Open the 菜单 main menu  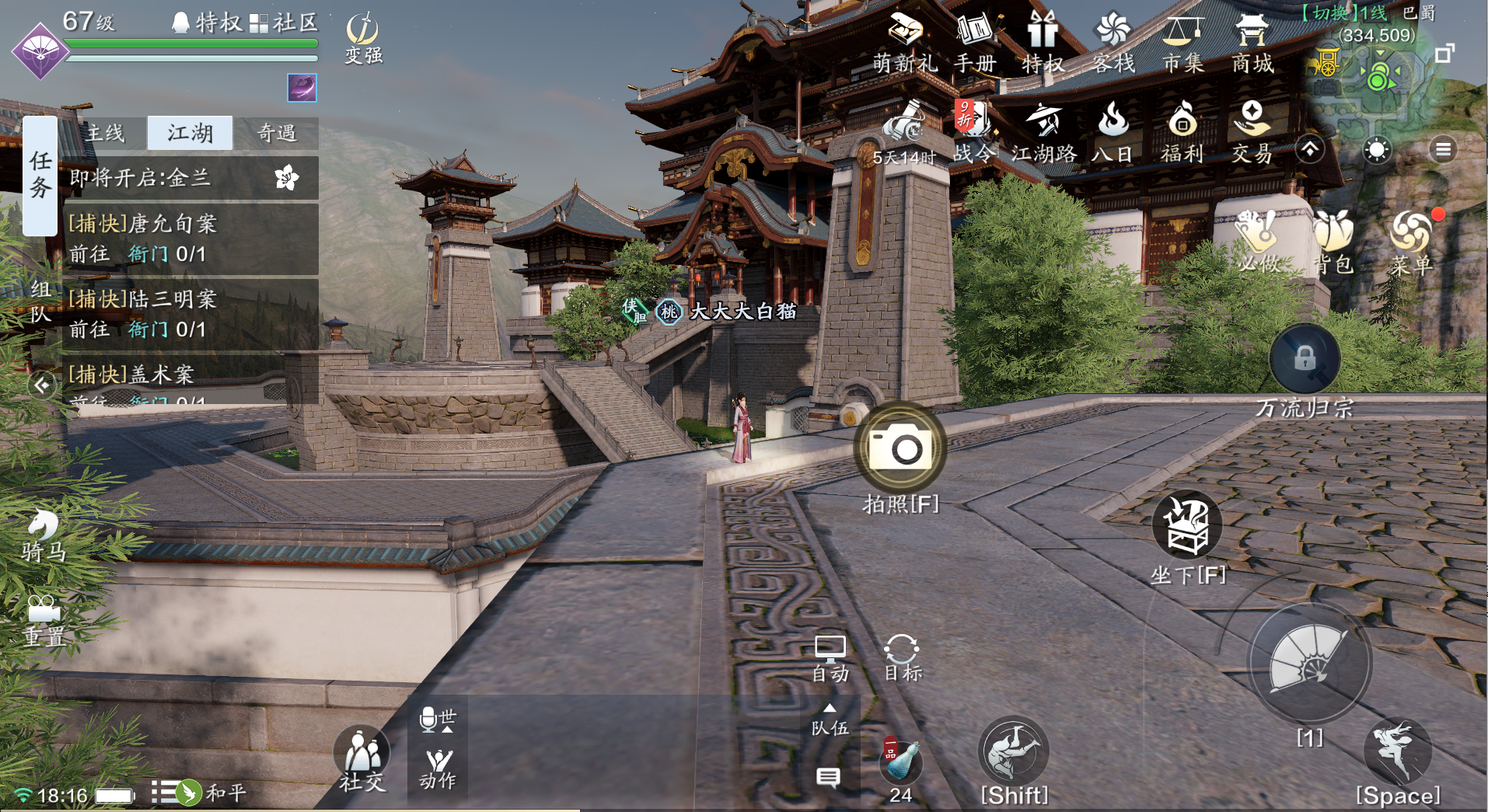click(1411, 242)
